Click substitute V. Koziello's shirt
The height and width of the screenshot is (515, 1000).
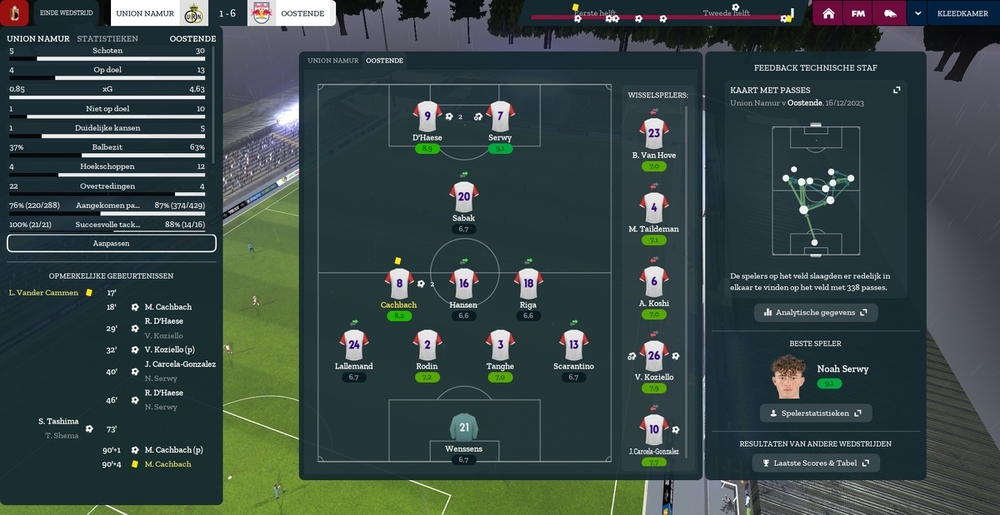coord(654,356)
